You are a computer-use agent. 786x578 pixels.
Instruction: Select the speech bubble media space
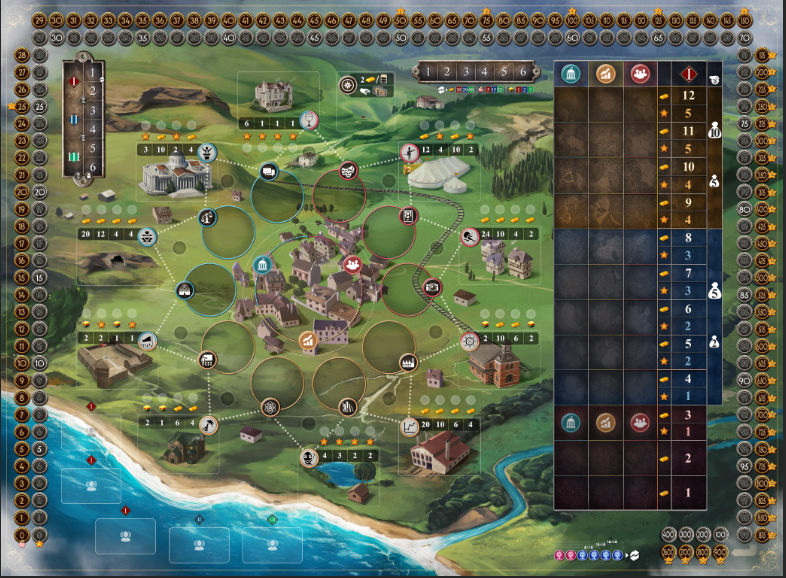tap(269, 172)
